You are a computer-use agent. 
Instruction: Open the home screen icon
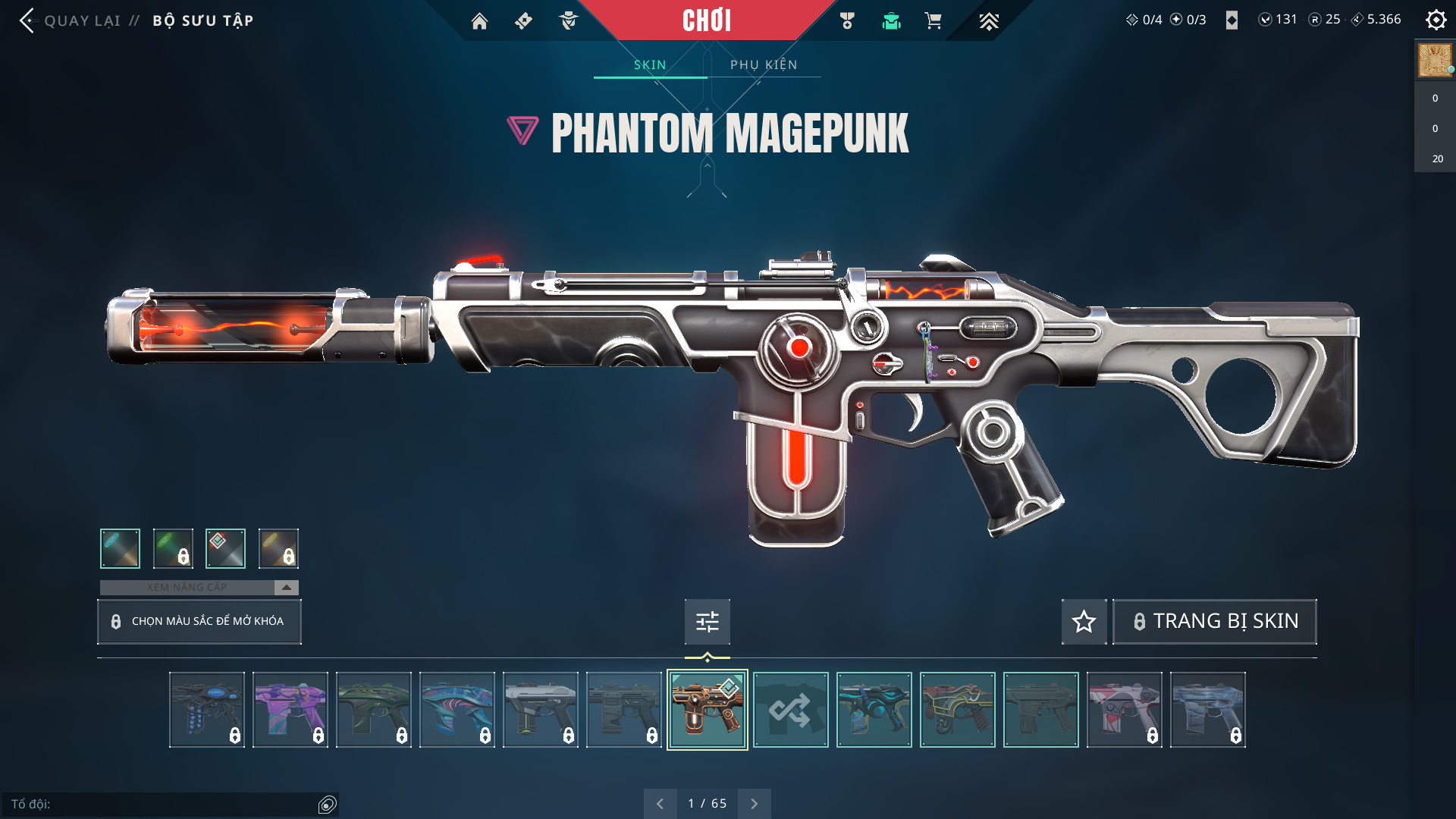(479, 21)
